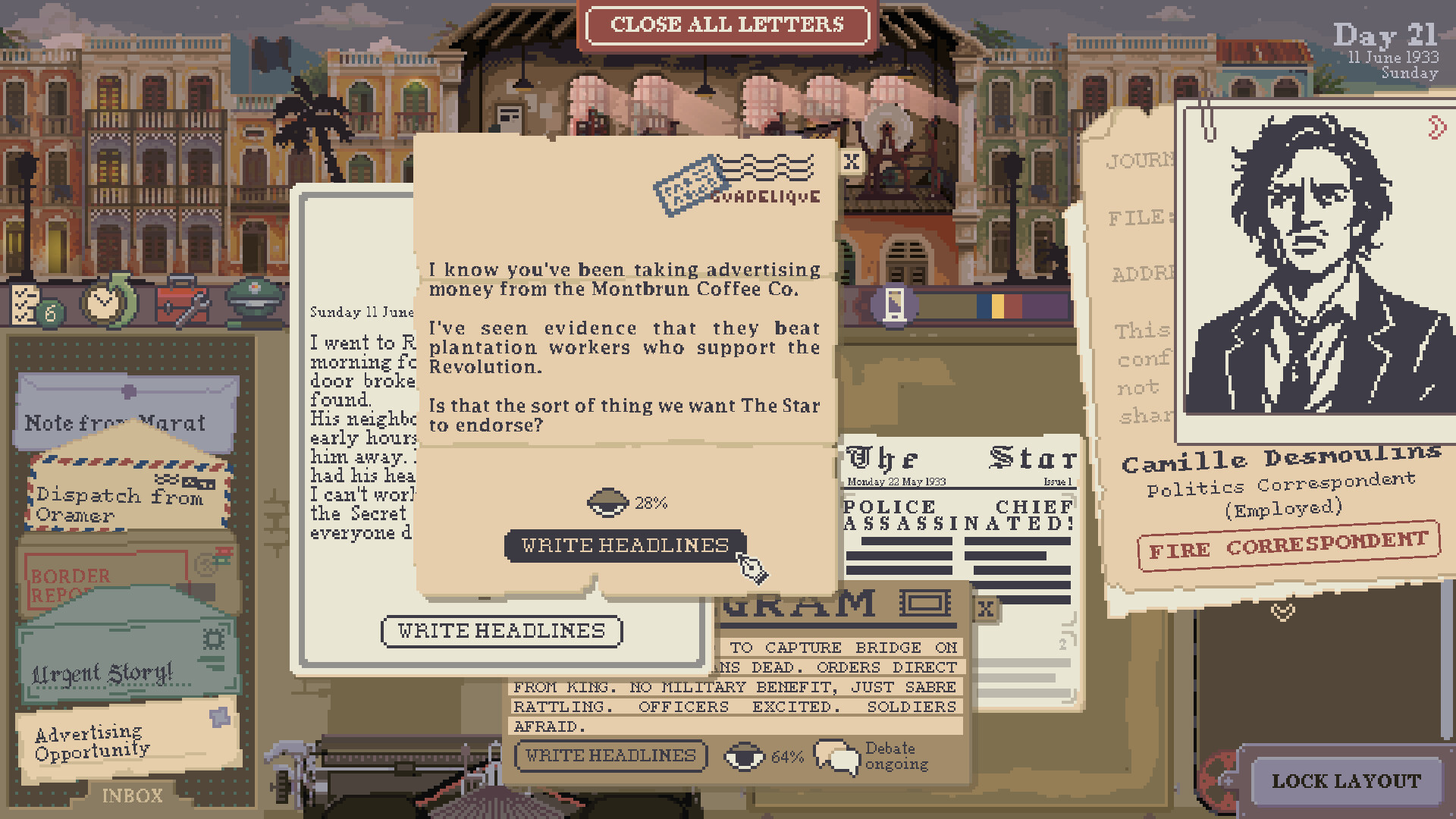Viewport: 1456px width, 819px height.
Task: Enable Lock Layout
Action: (1346, 781)
